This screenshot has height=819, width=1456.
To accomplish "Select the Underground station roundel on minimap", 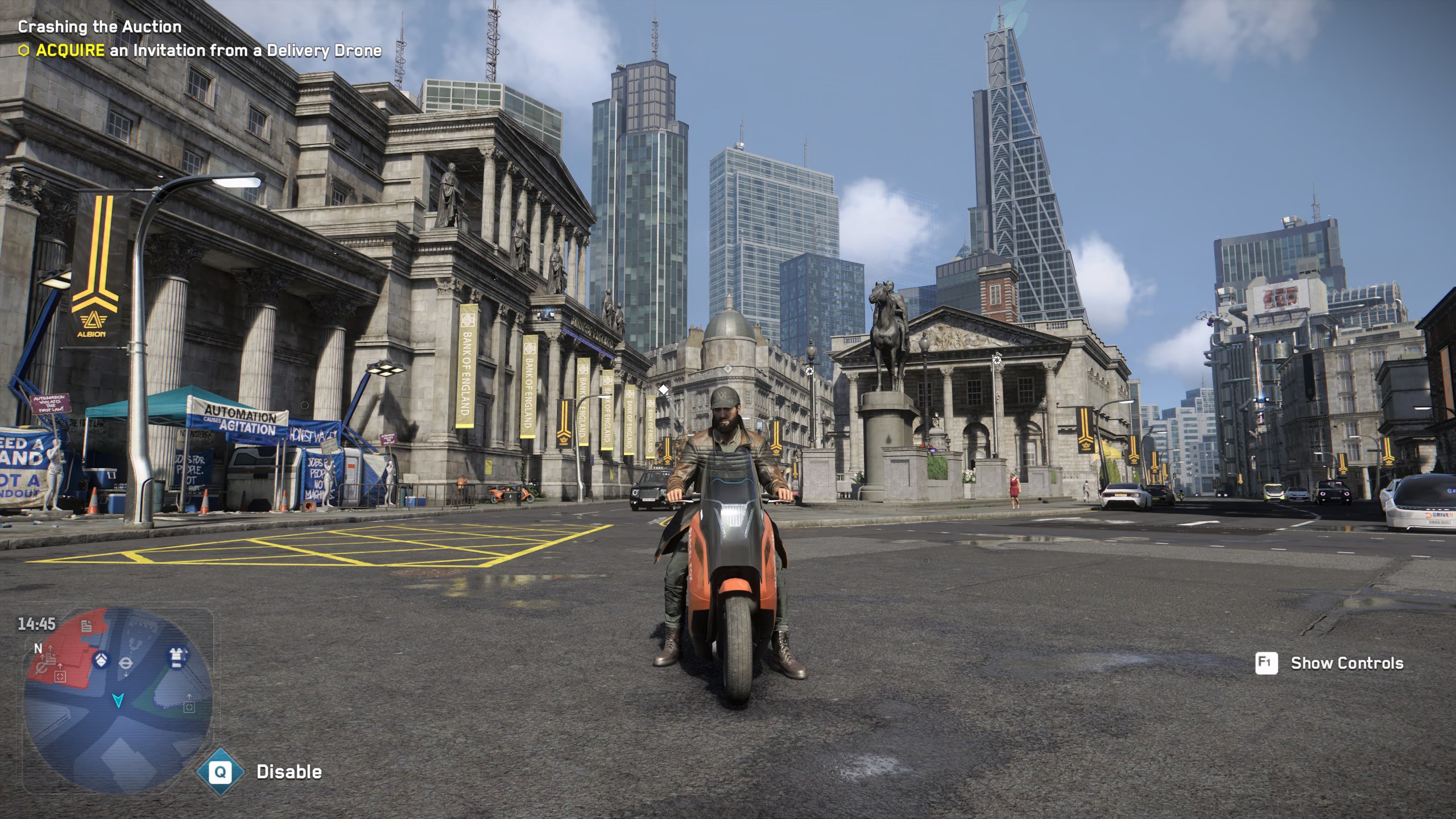I will tap(127, 663).
